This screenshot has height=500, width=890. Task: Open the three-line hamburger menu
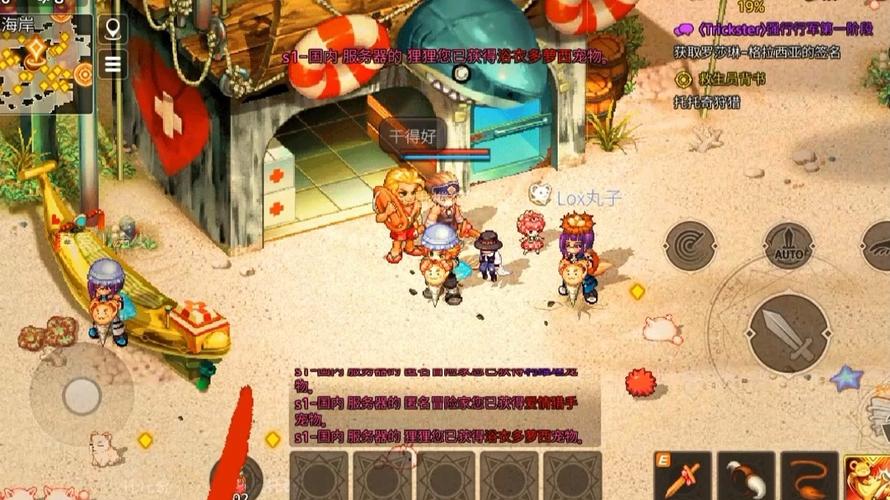point(112,64)
